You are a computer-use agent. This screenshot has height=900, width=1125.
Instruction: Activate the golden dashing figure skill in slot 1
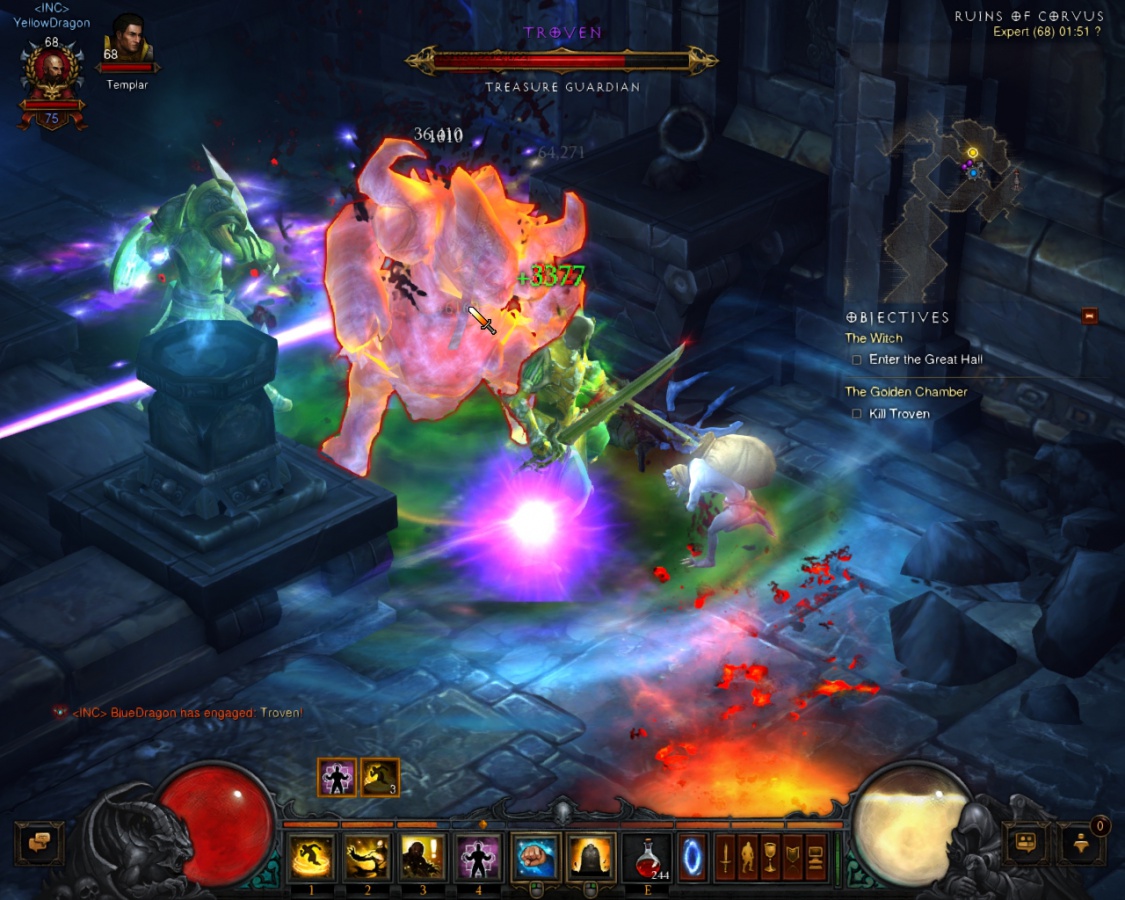pyautogui.click(x=312, y=857)
